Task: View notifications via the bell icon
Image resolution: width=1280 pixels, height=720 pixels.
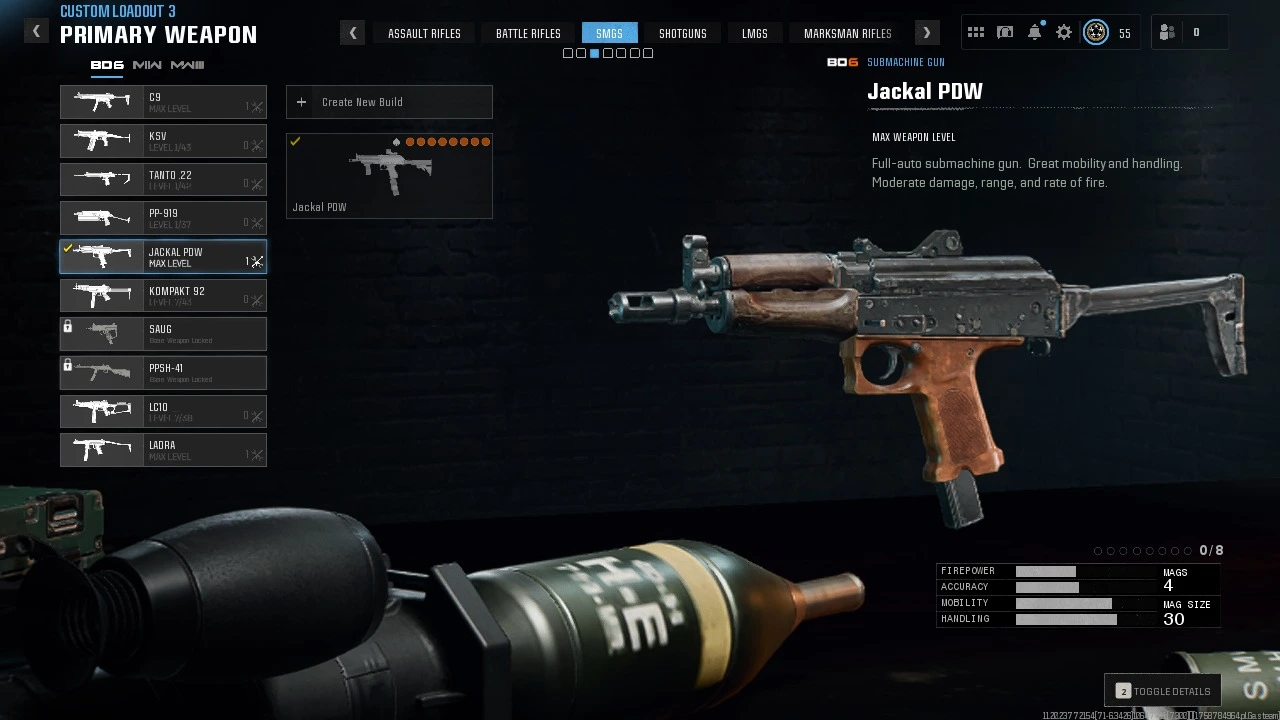Action: (x=1035, y=33)
